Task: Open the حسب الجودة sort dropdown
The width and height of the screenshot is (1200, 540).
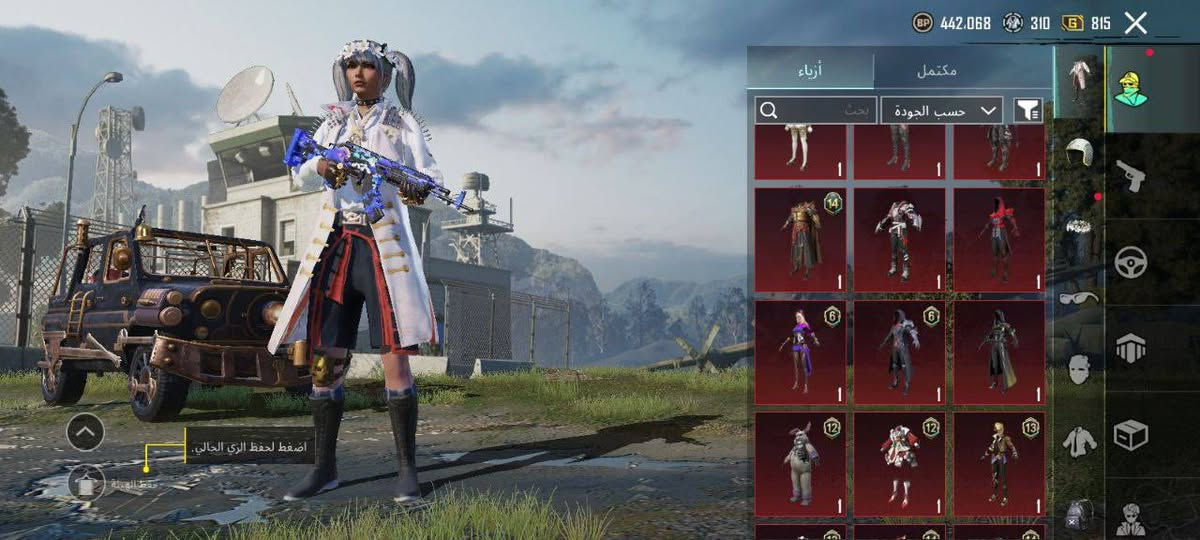Action: coord(942,110)
